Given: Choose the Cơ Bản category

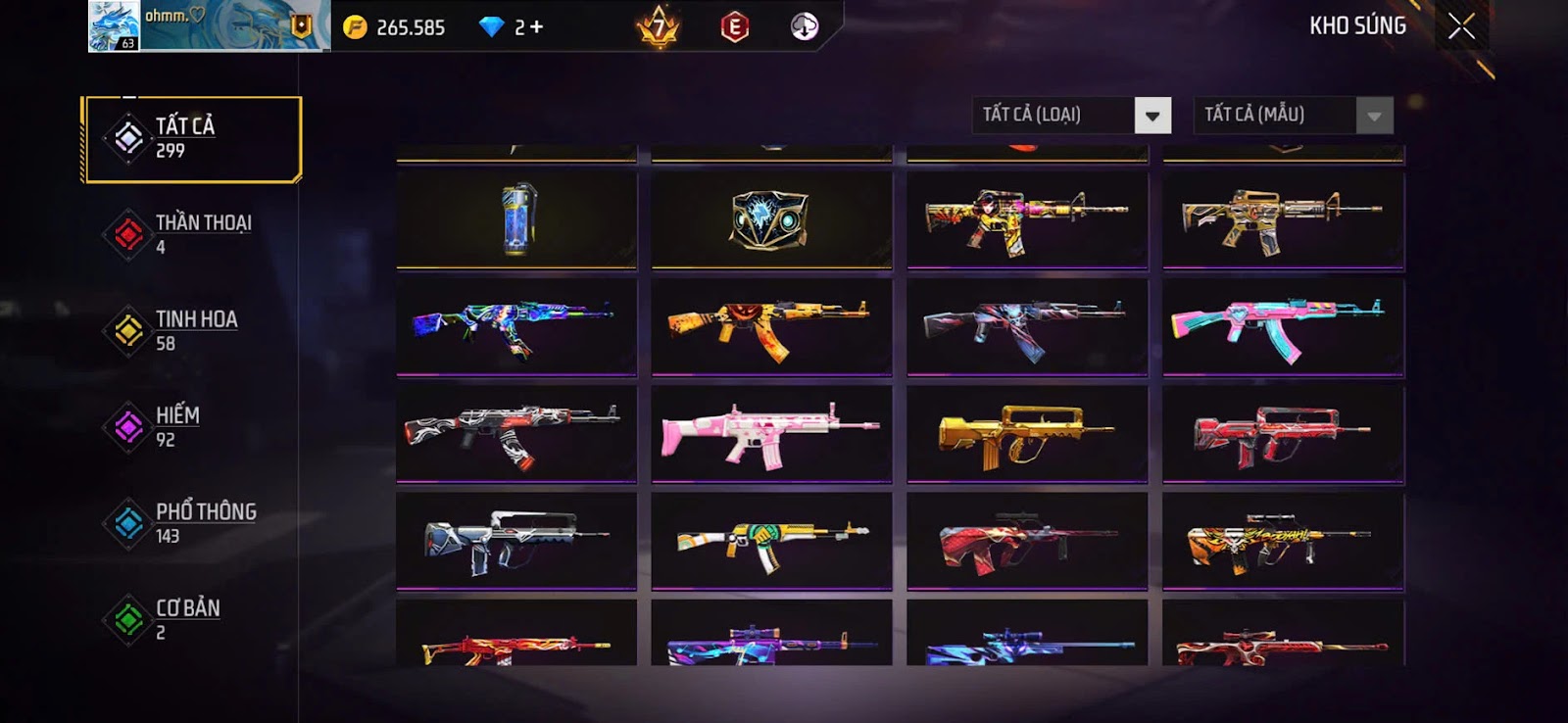Looking at the screenshot, I should click(x=192, y=618).
